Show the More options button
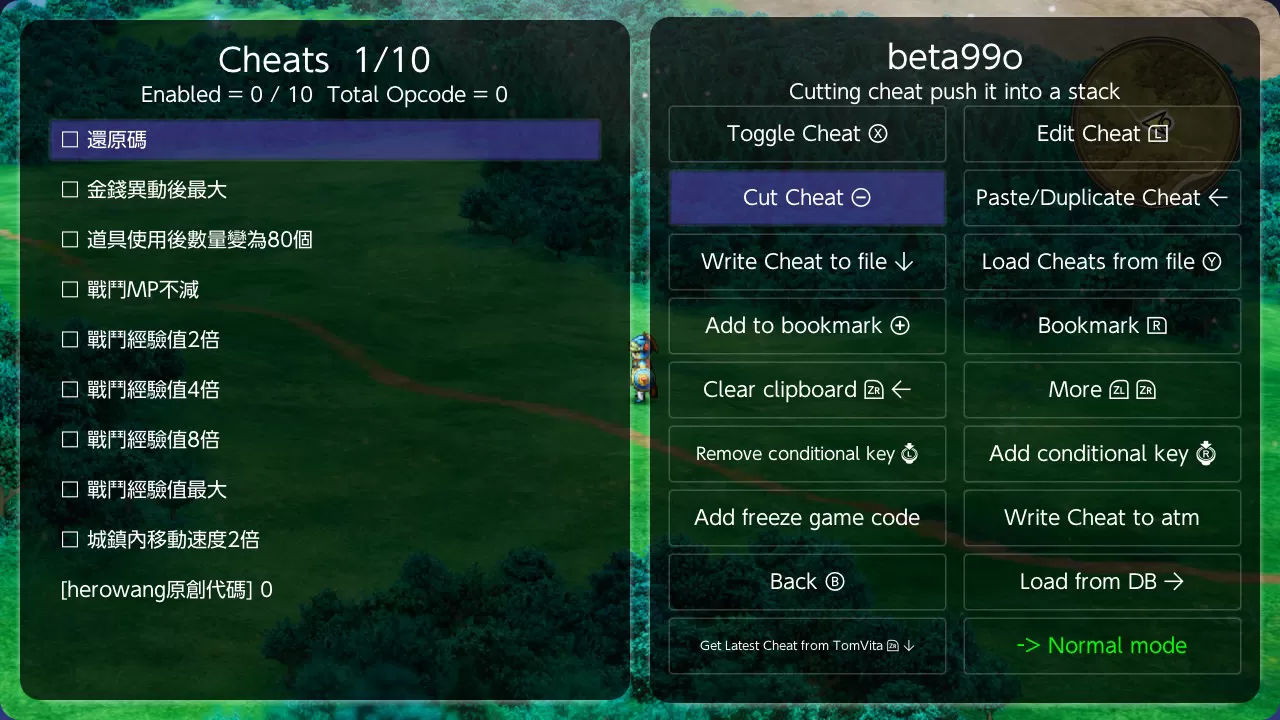1280x720 pixels. click(x=1101, y=390)
